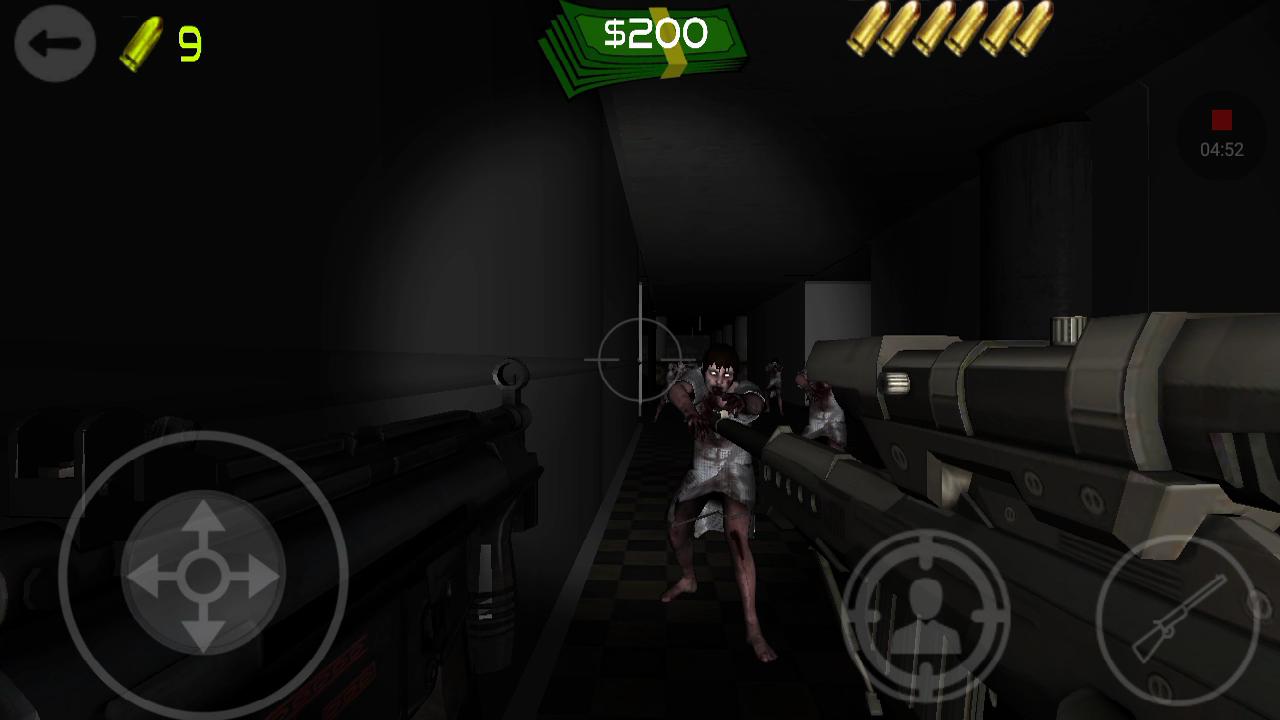Tap the back arrow to exit the level

point(55,44)
